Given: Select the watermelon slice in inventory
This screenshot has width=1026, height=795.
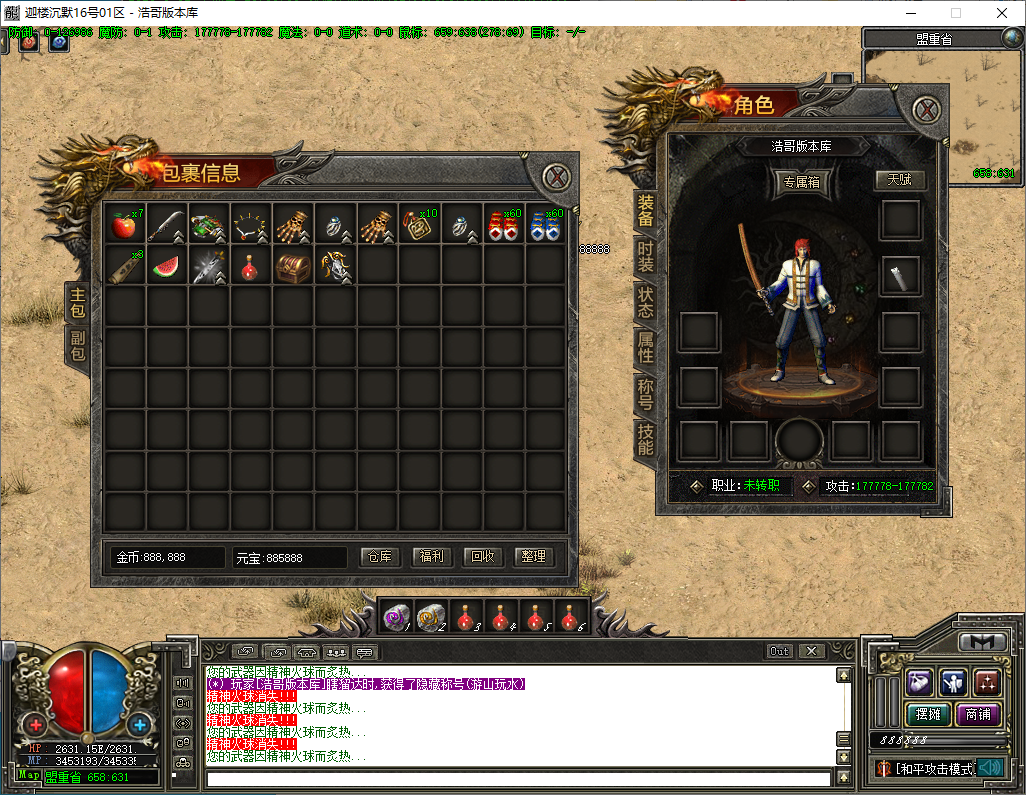Looking at the screenshot, I should point(166,266).
